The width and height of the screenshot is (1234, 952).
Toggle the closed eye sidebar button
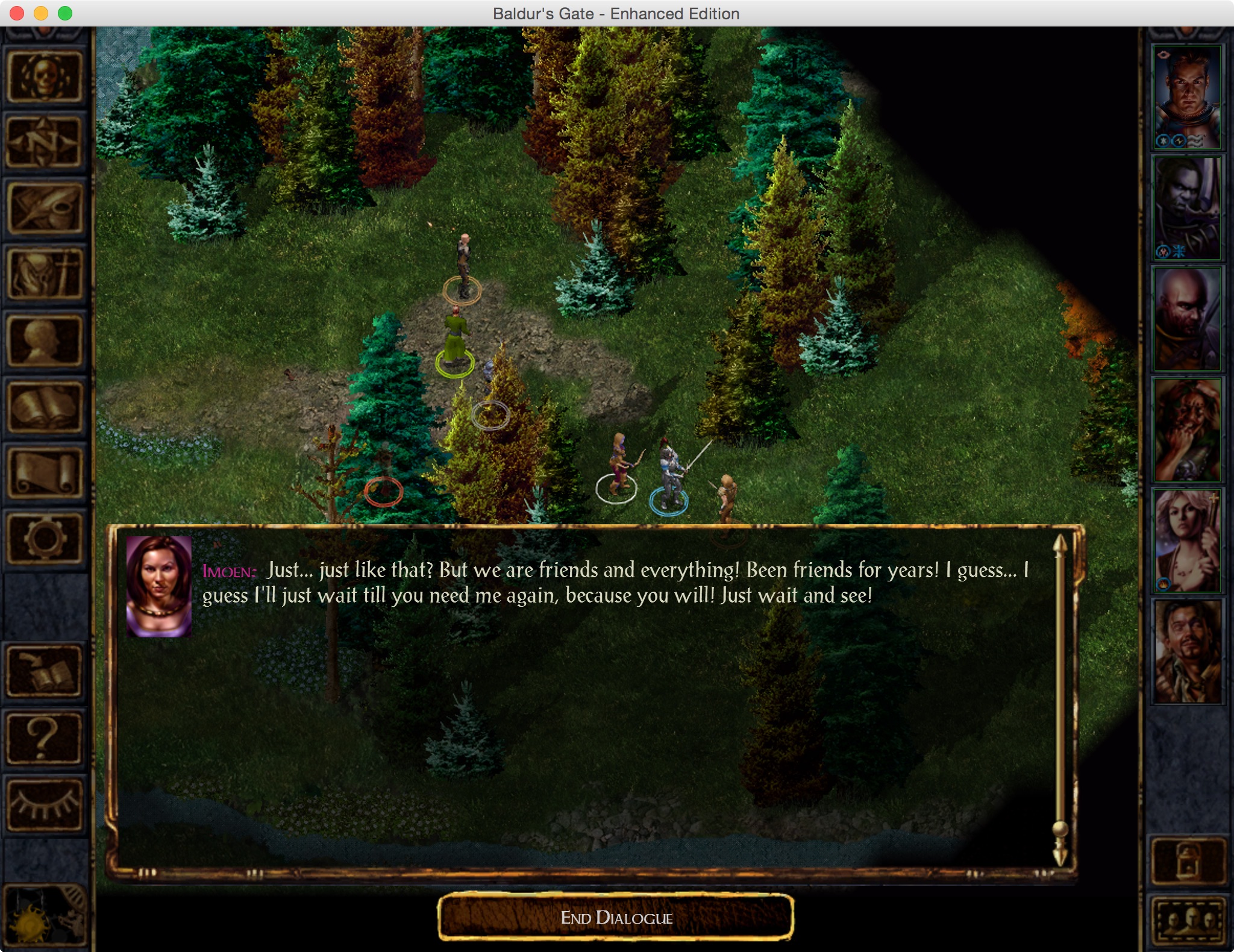tap(45, 804)
